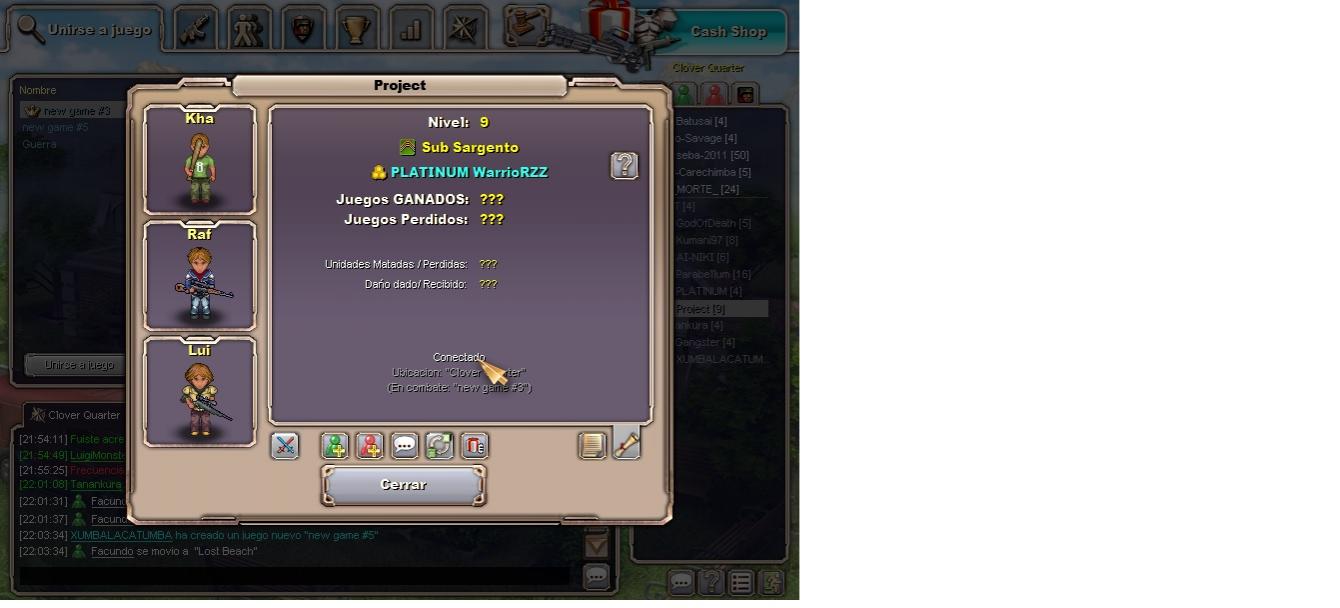
Task: Add player as friend with green icon
Action: 335,446
